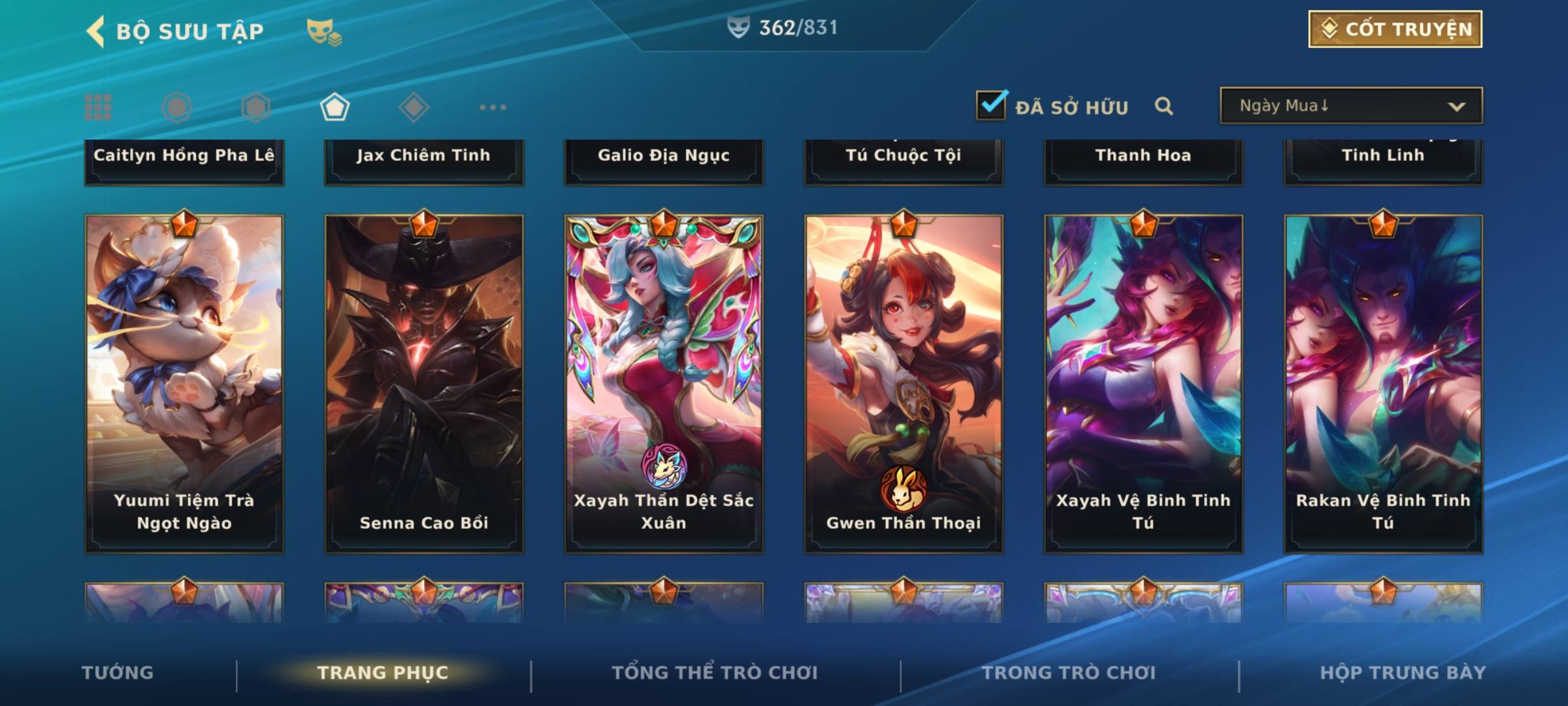Open the Trong Trò Chơi tab

pyautogui.click(x=1069, y=673)
